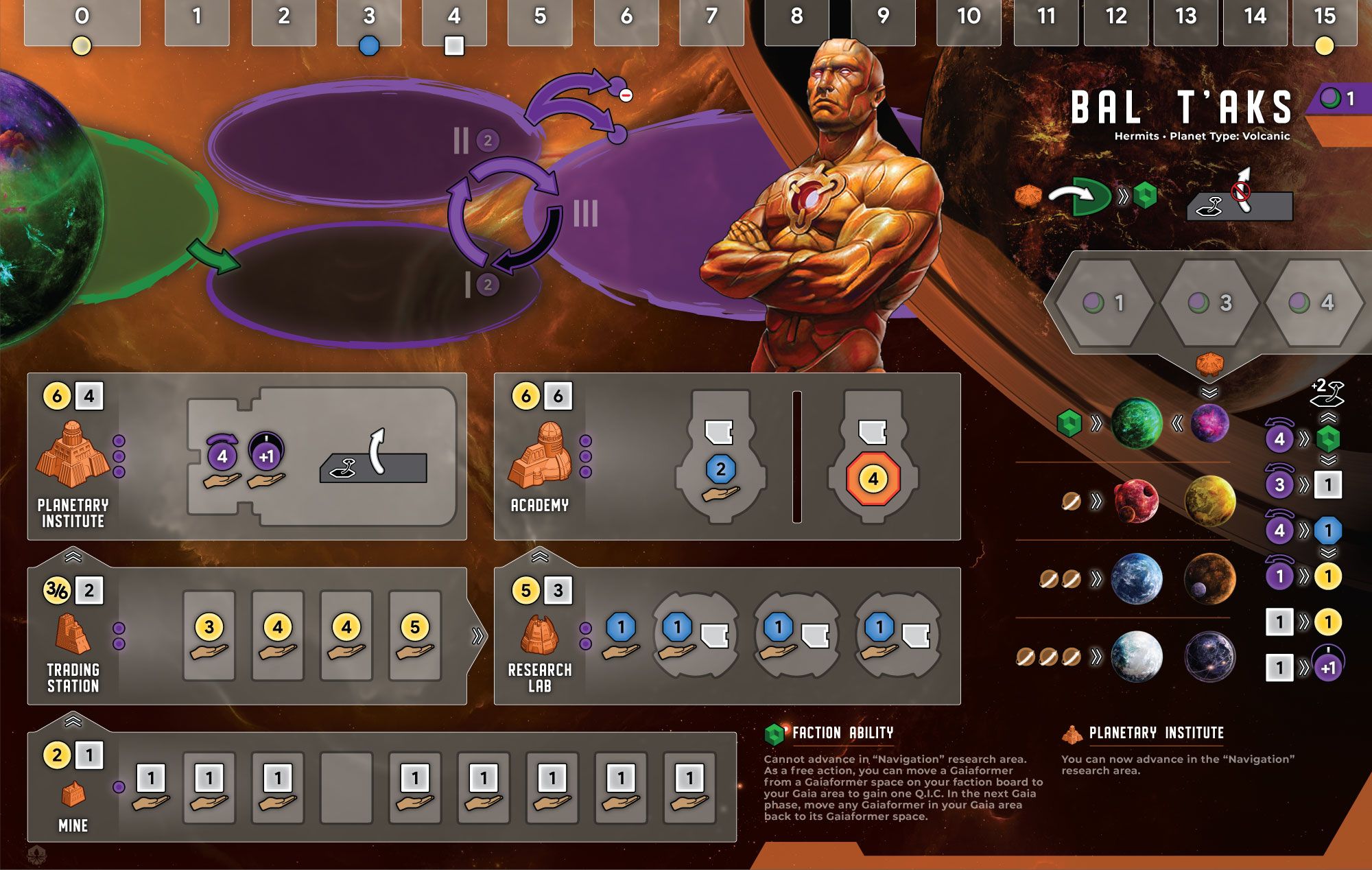Viewport: 1372px width, 870px height.
Task: Click space 15 on the resource track
Action: coord(1325,21)
